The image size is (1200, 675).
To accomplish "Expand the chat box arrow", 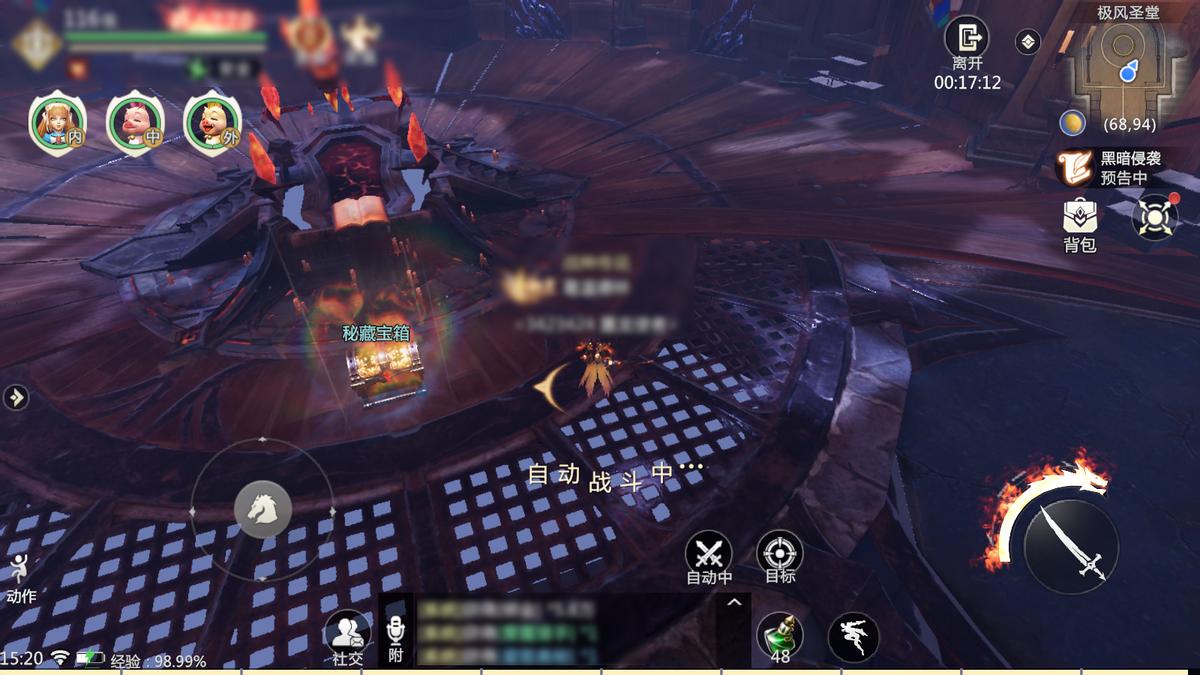I will tap(733, 602).
